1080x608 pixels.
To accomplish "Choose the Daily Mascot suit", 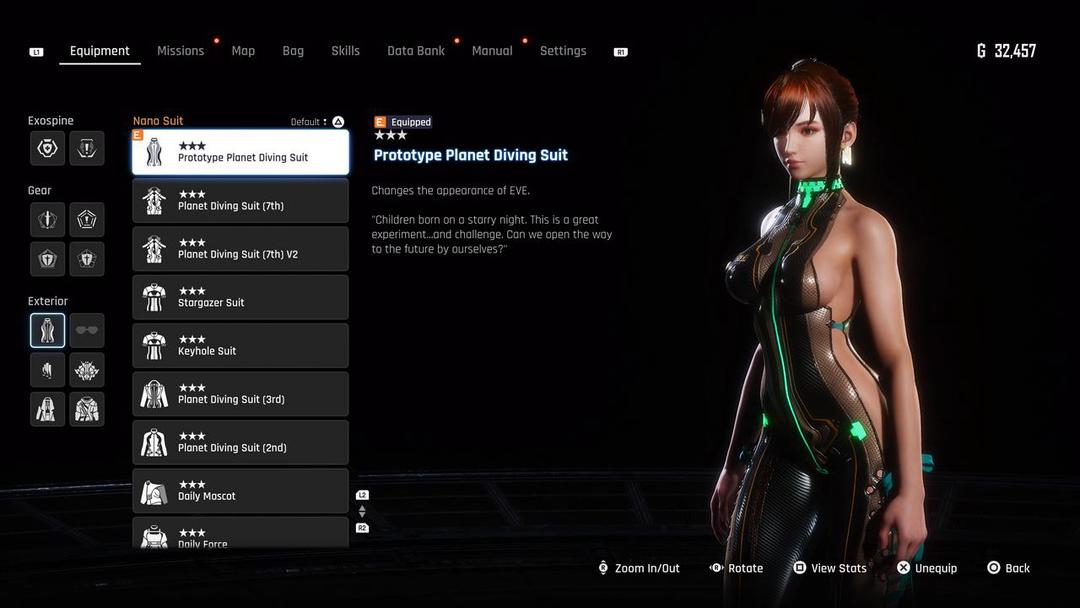I will coord(241,491).
